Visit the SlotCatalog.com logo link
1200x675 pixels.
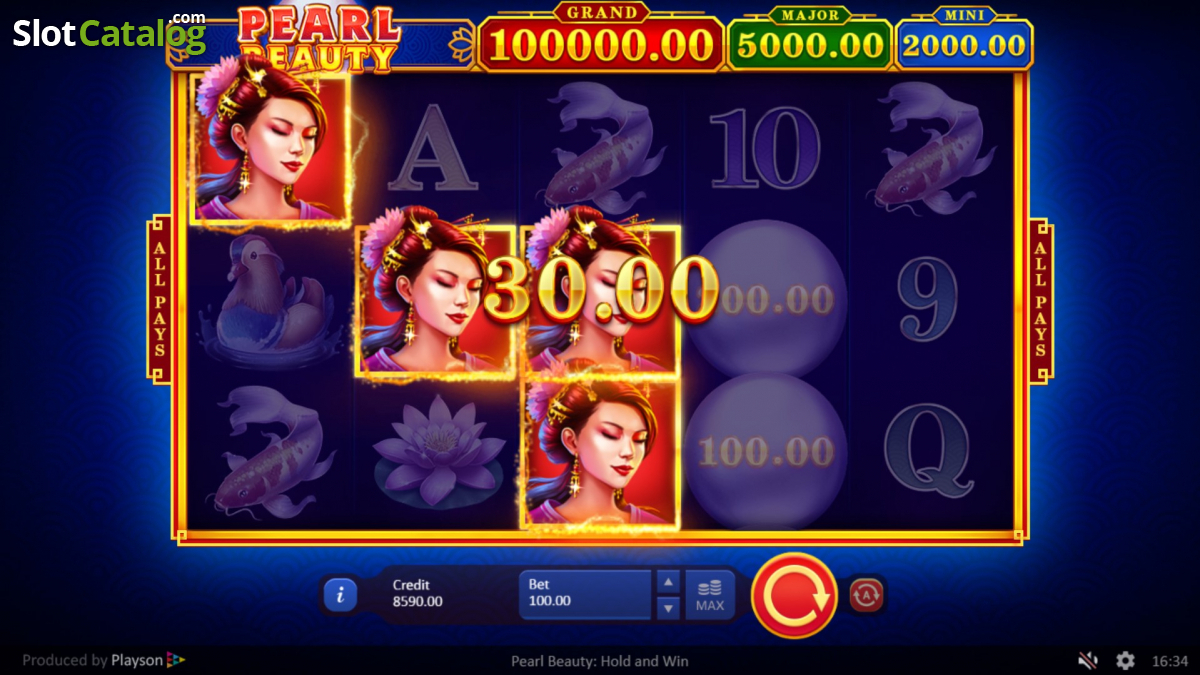pos(108,33)
